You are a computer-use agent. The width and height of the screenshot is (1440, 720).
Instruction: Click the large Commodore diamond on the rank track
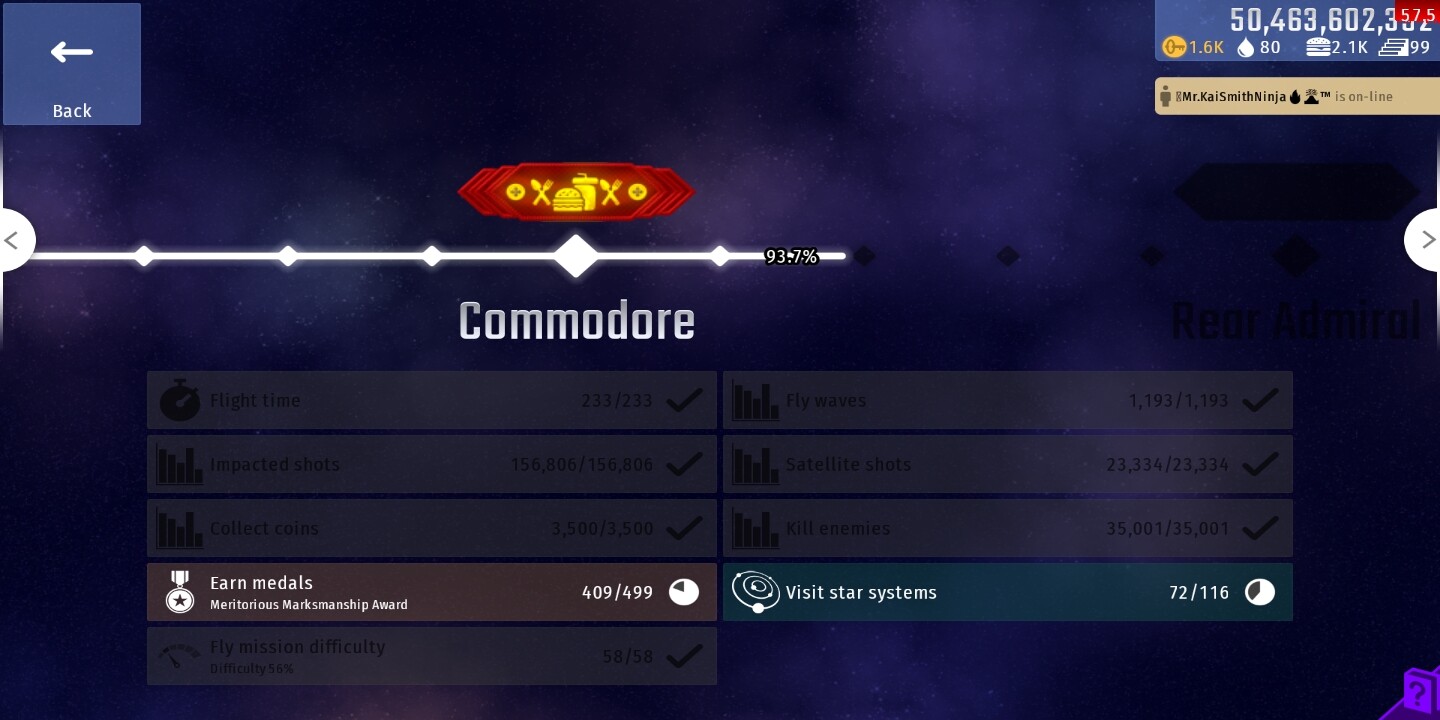pos(576,256)
